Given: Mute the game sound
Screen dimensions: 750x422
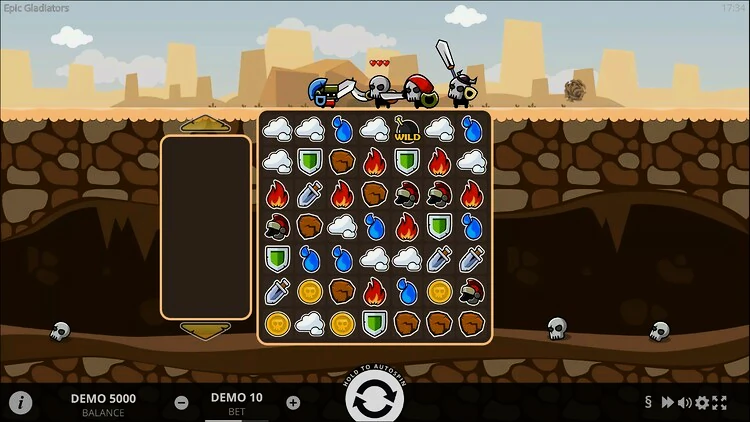Looking at the screenshot, I should click(685, 403).
